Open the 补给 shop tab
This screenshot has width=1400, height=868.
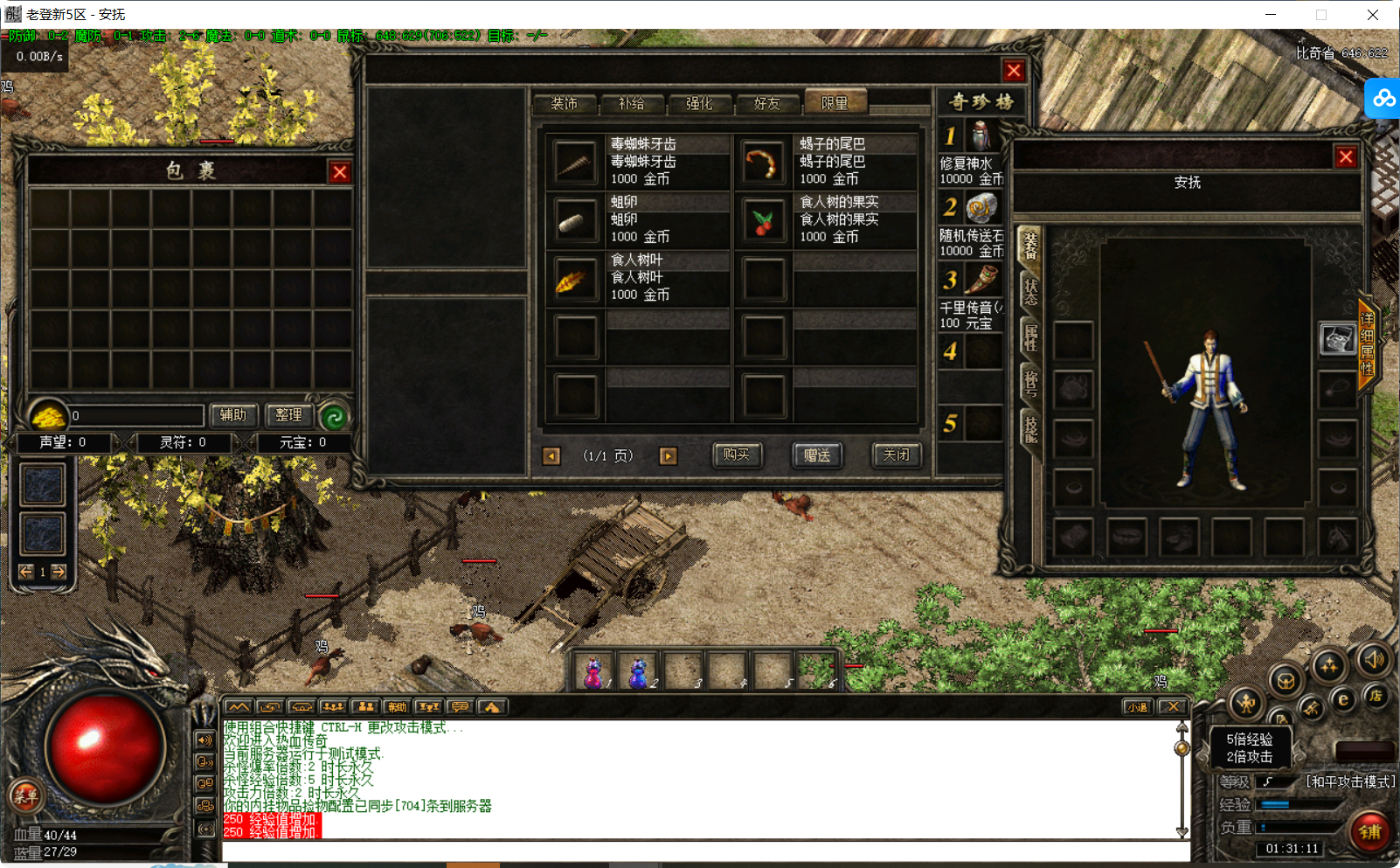(631, 104)
